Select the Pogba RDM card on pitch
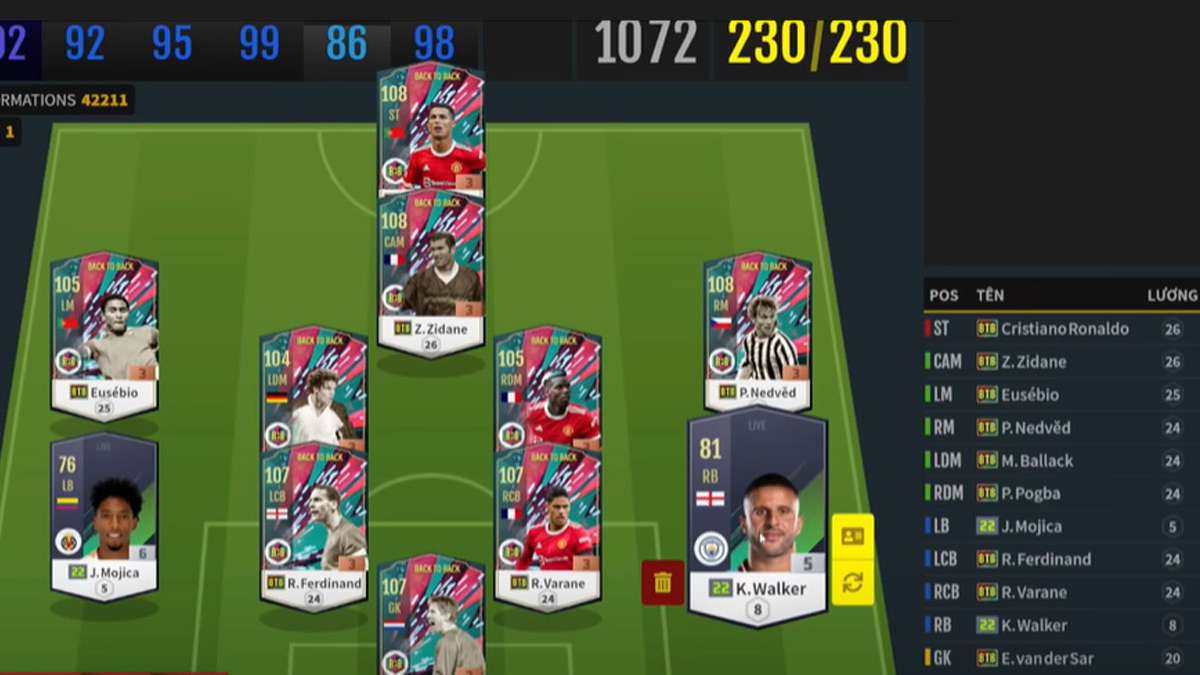 547,385
